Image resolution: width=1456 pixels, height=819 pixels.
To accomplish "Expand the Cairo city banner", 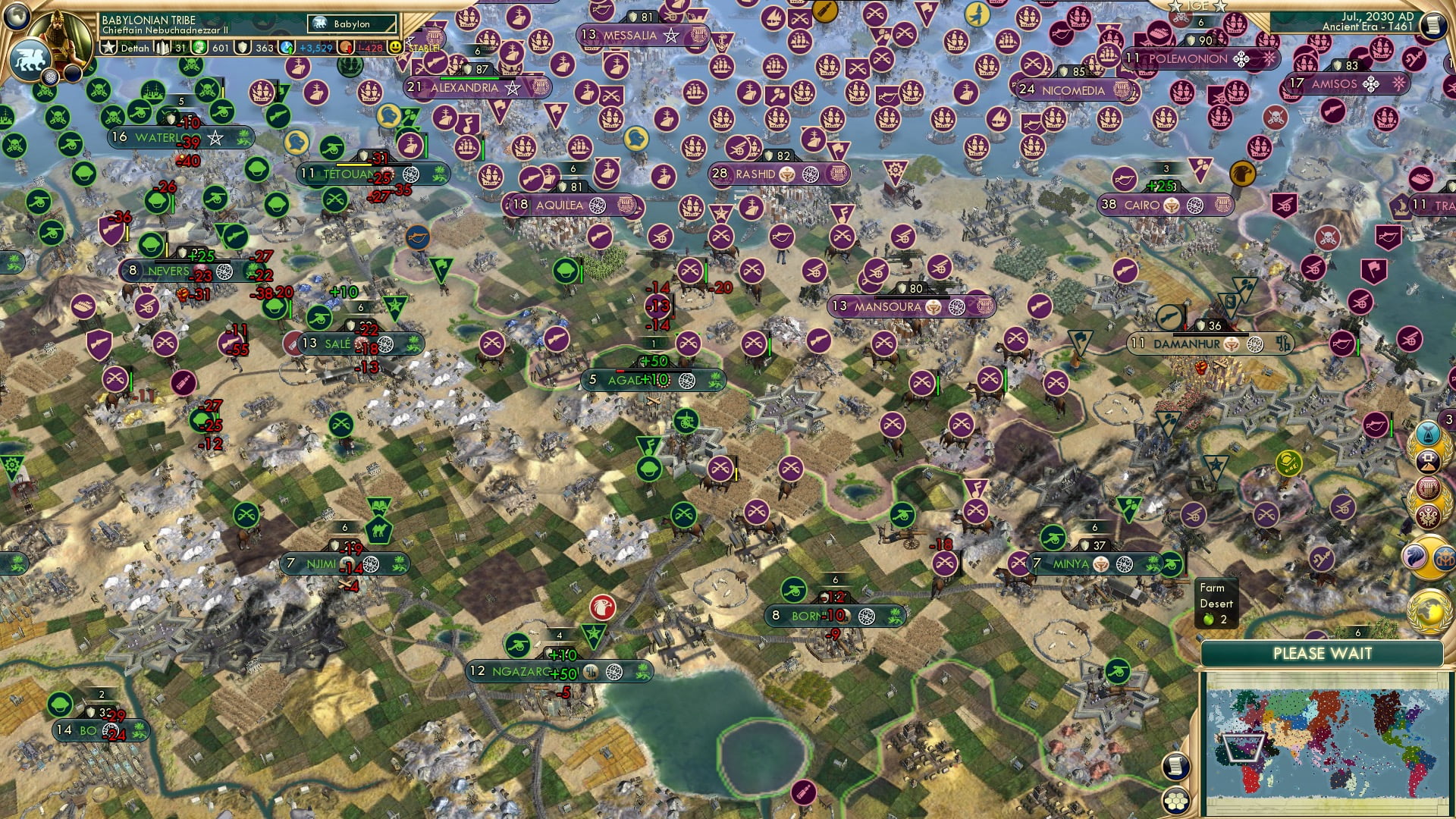I will (1153, 203).
